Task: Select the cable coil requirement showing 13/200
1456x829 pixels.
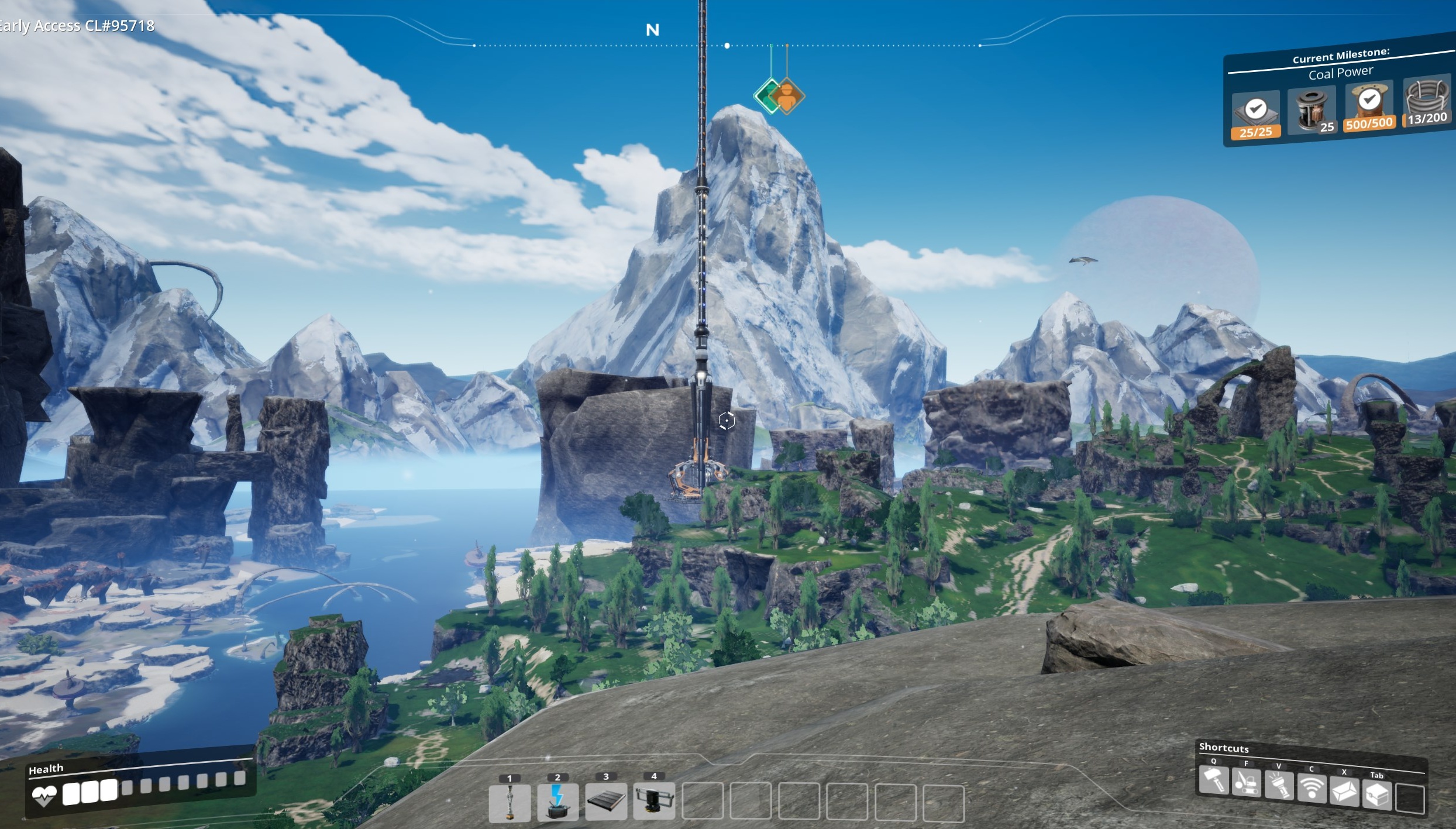Action: pos(1426,102)
